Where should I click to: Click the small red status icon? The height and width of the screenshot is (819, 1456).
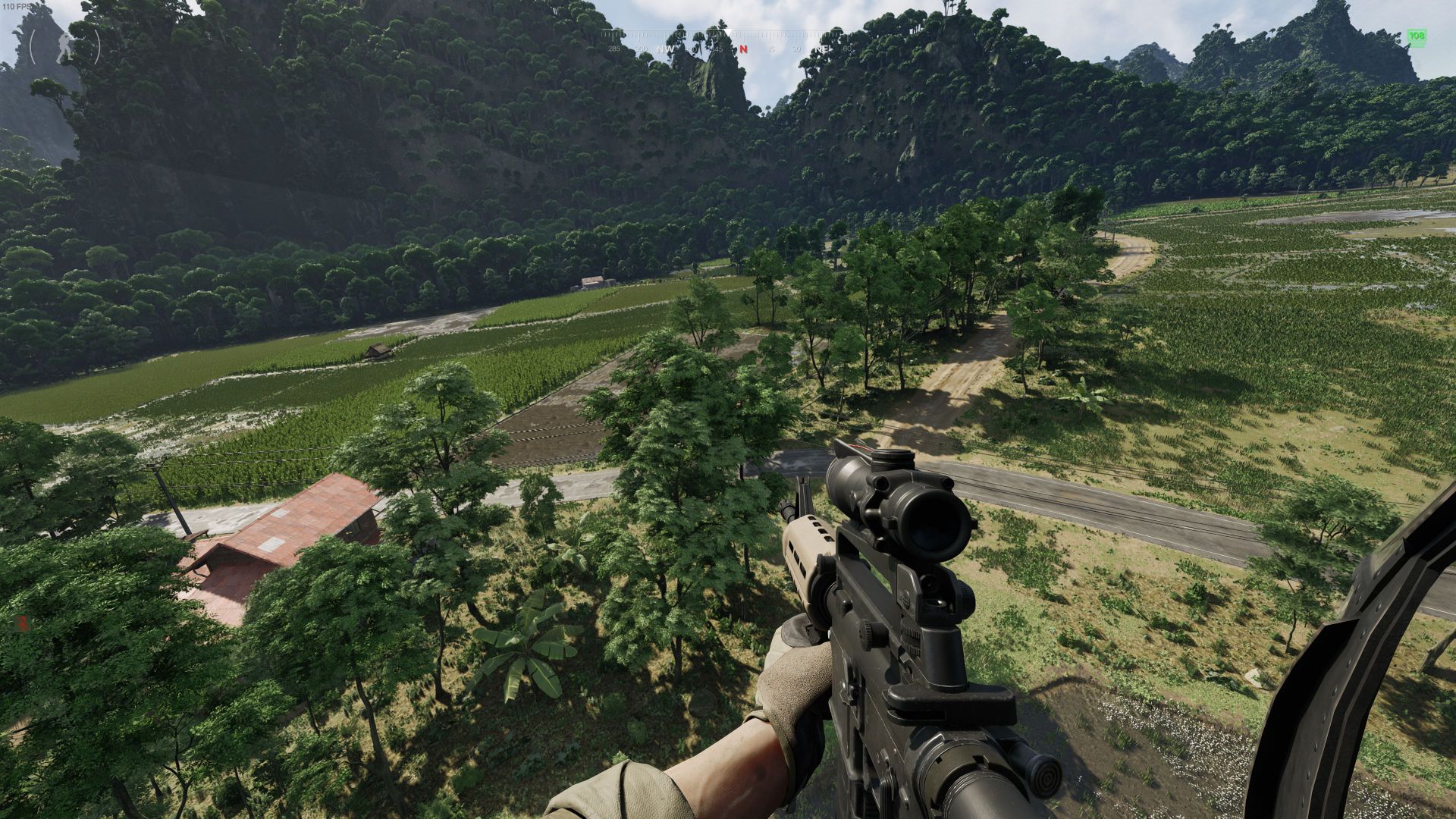coord(23,623)
